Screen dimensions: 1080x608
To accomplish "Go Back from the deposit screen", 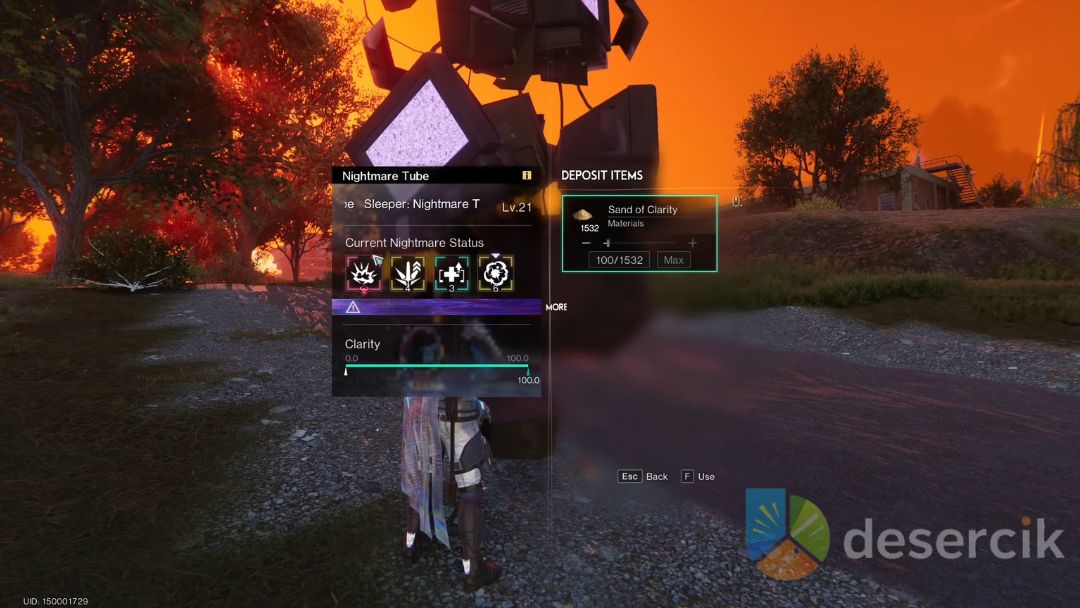I will tap(643, 477).
